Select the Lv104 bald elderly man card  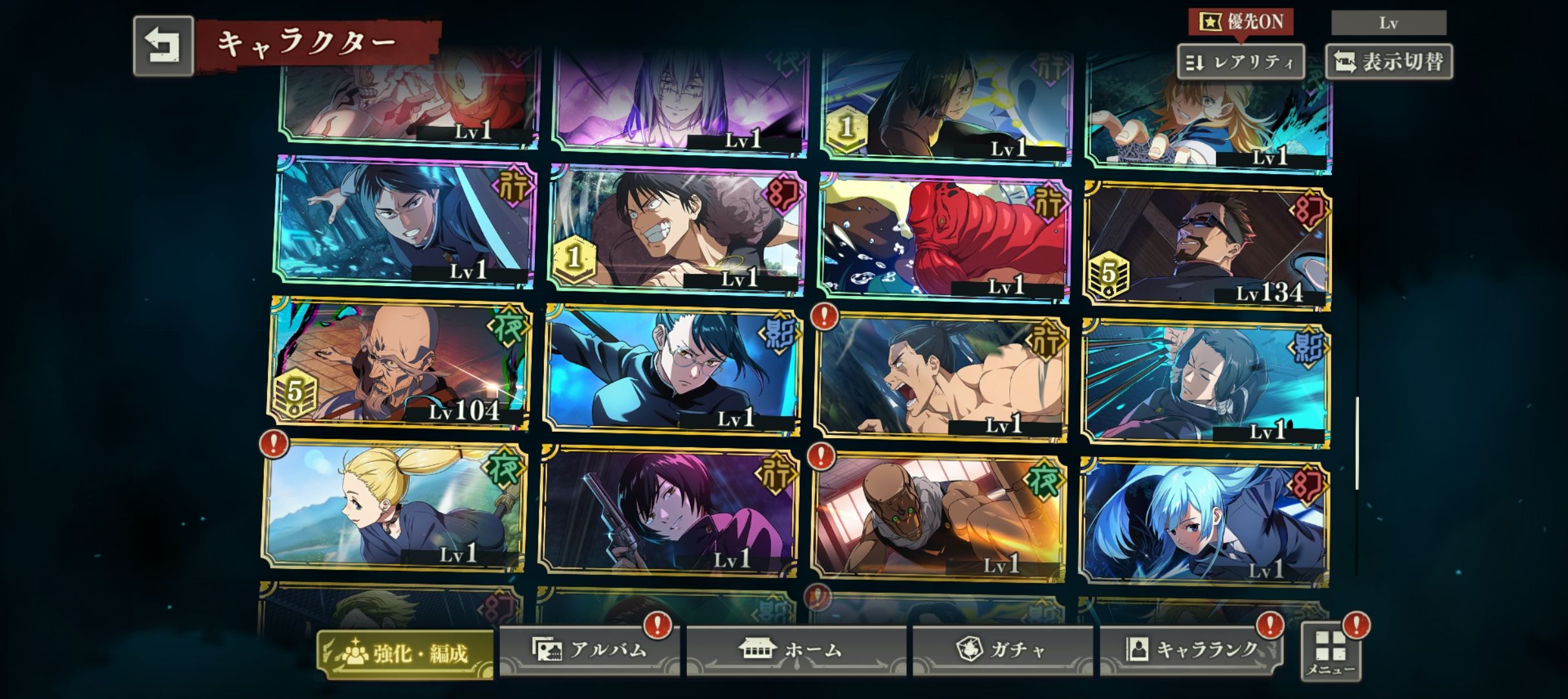400,364
